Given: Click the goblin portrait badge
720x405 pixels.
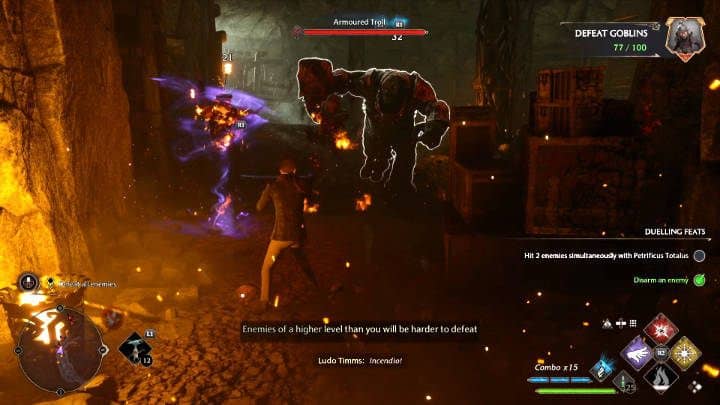Looking at the screenshot, I should pyautogui.click(x=686, y=37).
